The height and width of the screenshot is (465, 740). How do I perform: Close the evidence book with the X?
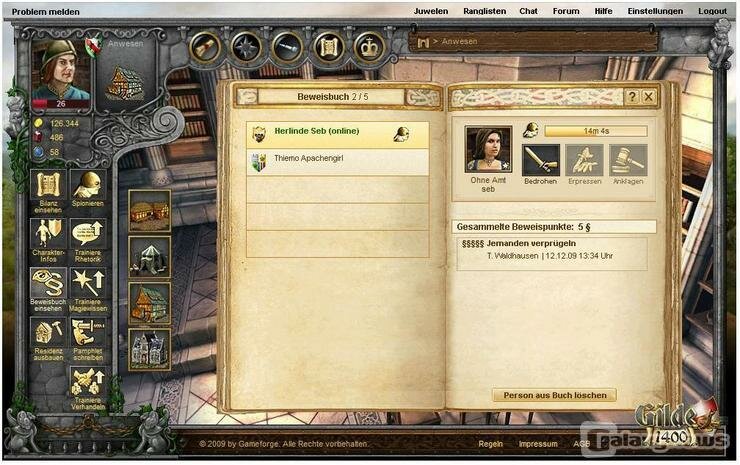tap(648, 97)
